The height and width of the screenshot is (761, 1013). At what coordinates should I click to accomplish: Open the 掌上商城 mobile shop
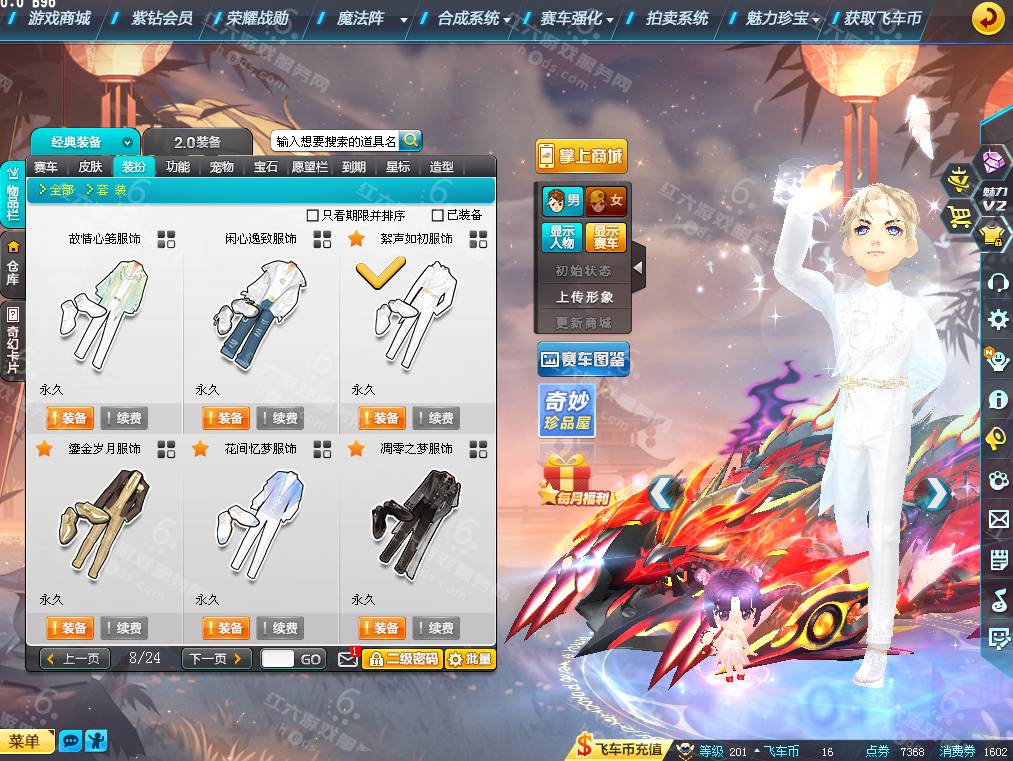[x=581, y=155]
